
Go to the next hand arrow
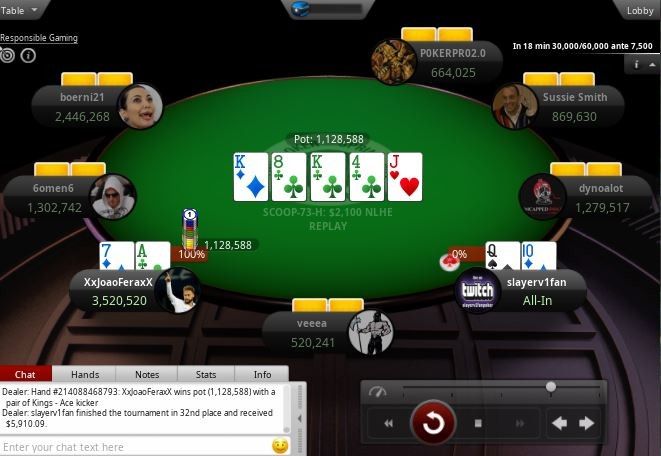click(587, 423)
